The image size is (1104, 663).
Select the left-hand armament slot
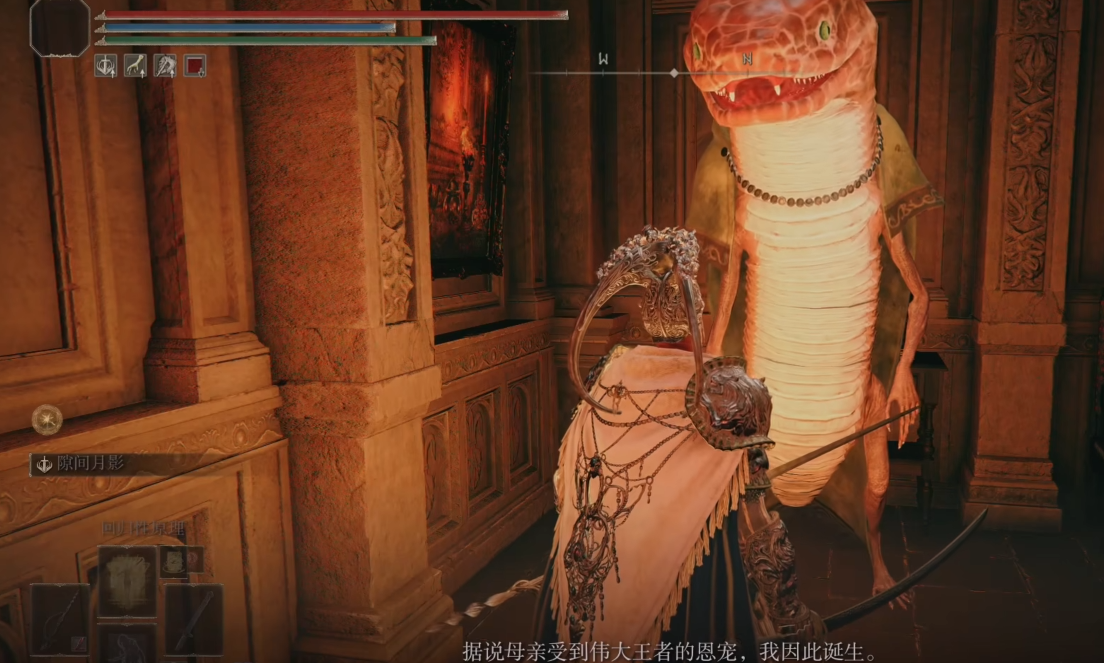pyautogui.click(x=59, y=619)
